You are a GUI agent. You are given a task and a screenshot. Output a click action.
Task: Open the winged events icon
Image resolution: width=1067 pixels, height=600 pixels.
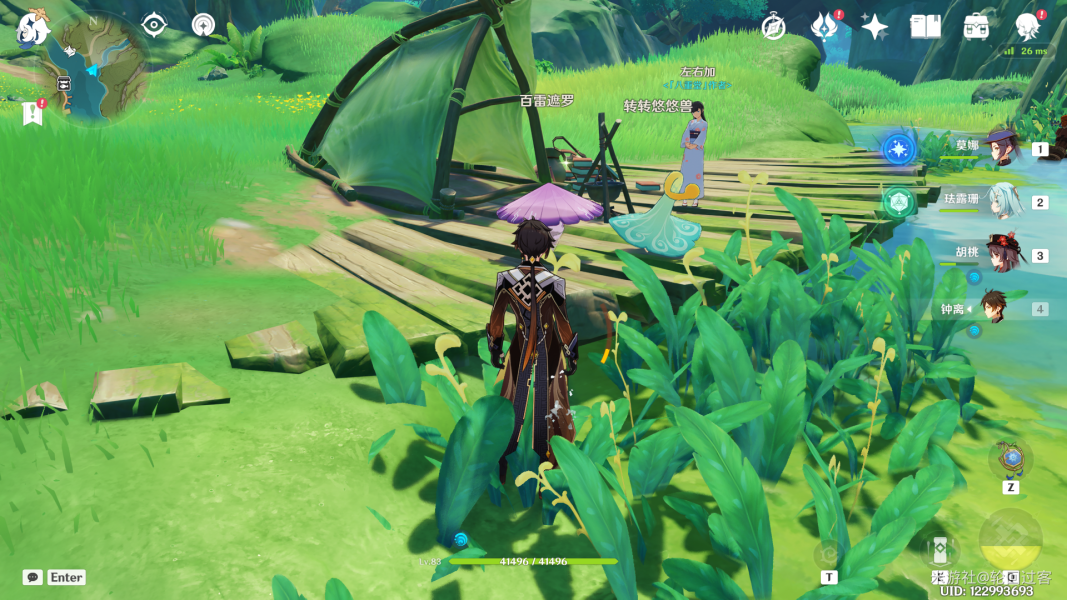tap(824, 27)
